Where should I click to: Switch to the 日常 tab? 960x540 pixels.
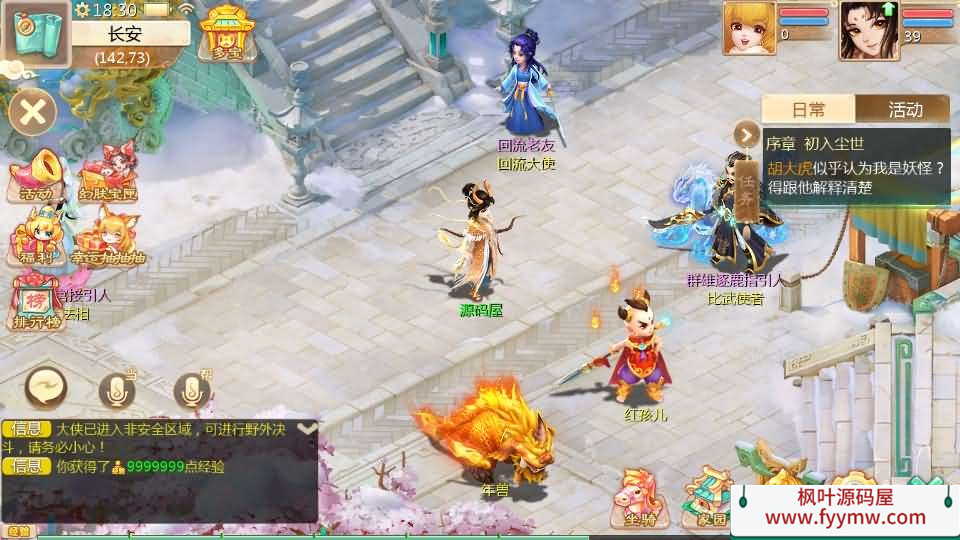pyautogui.click(x=809, y=109)
